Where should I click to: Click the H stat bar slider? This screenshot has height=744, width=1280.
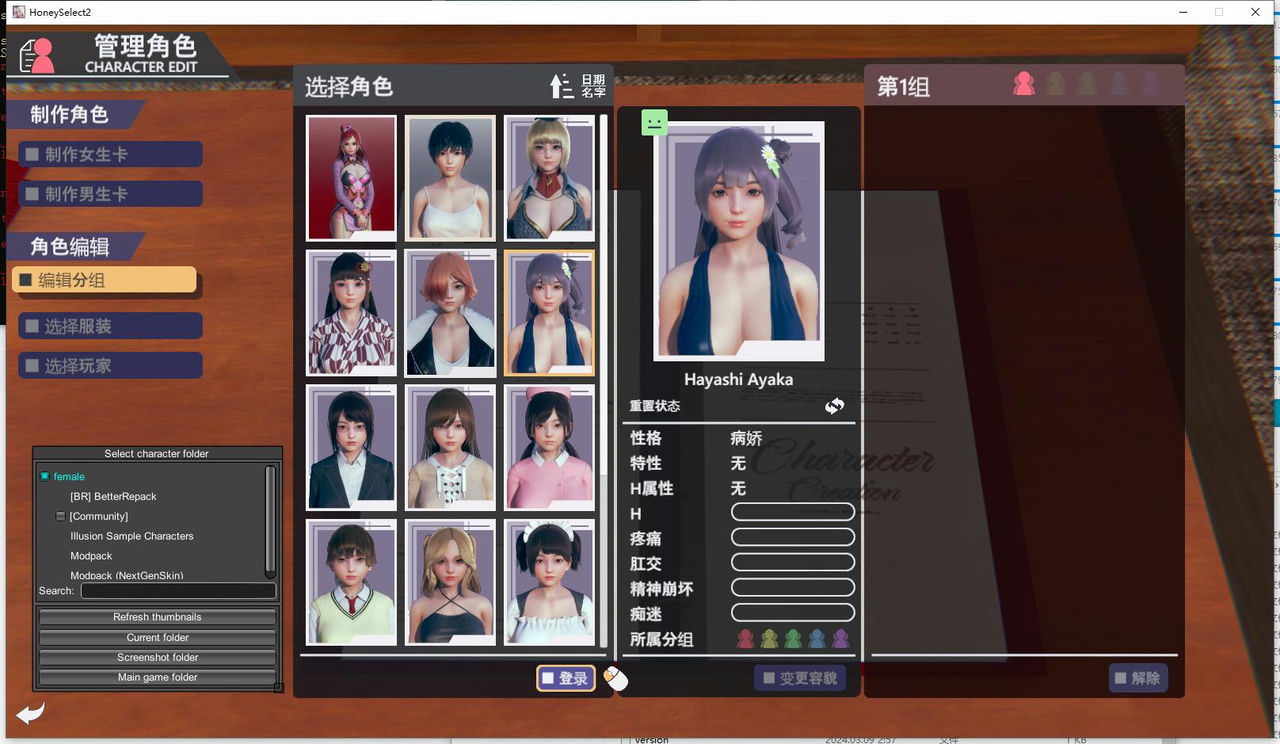coord(792,511)
